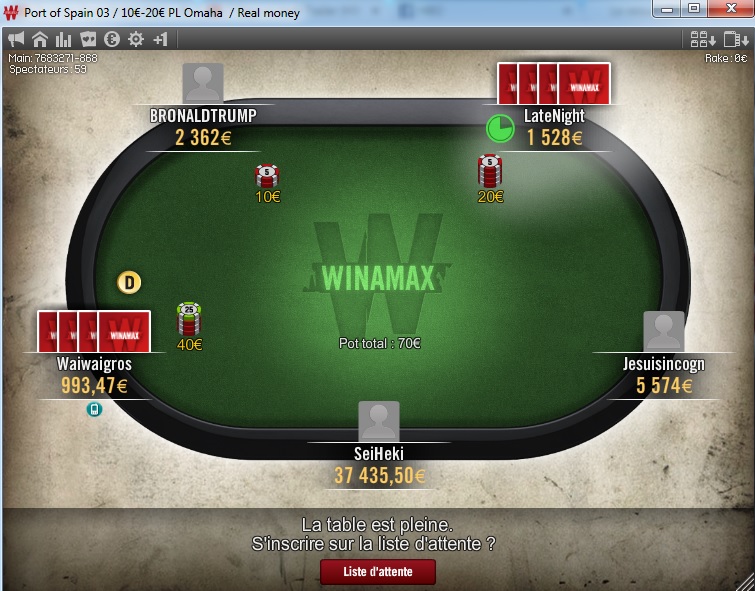The image size is (755, 591).
Task: Select player Jesuisincogn's avatar
Action: point(664,331)
